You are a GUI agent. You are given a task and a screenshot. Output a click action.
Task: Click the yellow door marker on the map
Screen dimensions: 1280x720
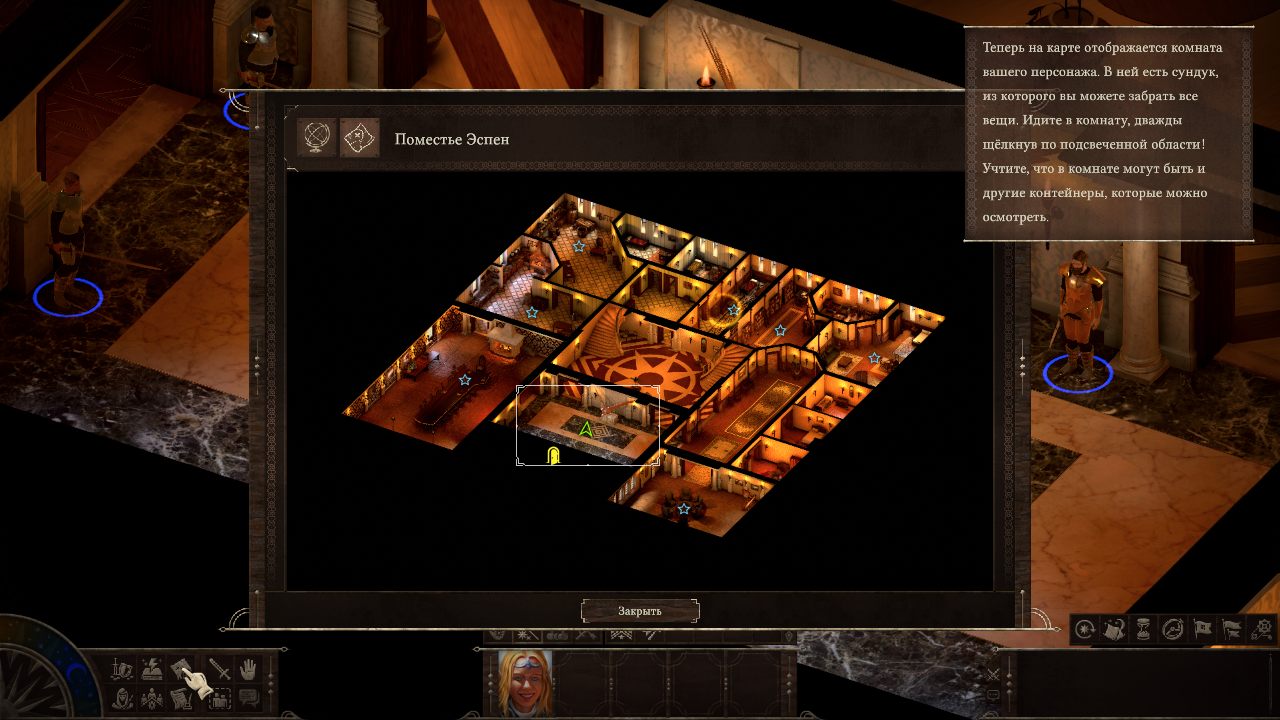pyautogui.click(x=553, y=456)
